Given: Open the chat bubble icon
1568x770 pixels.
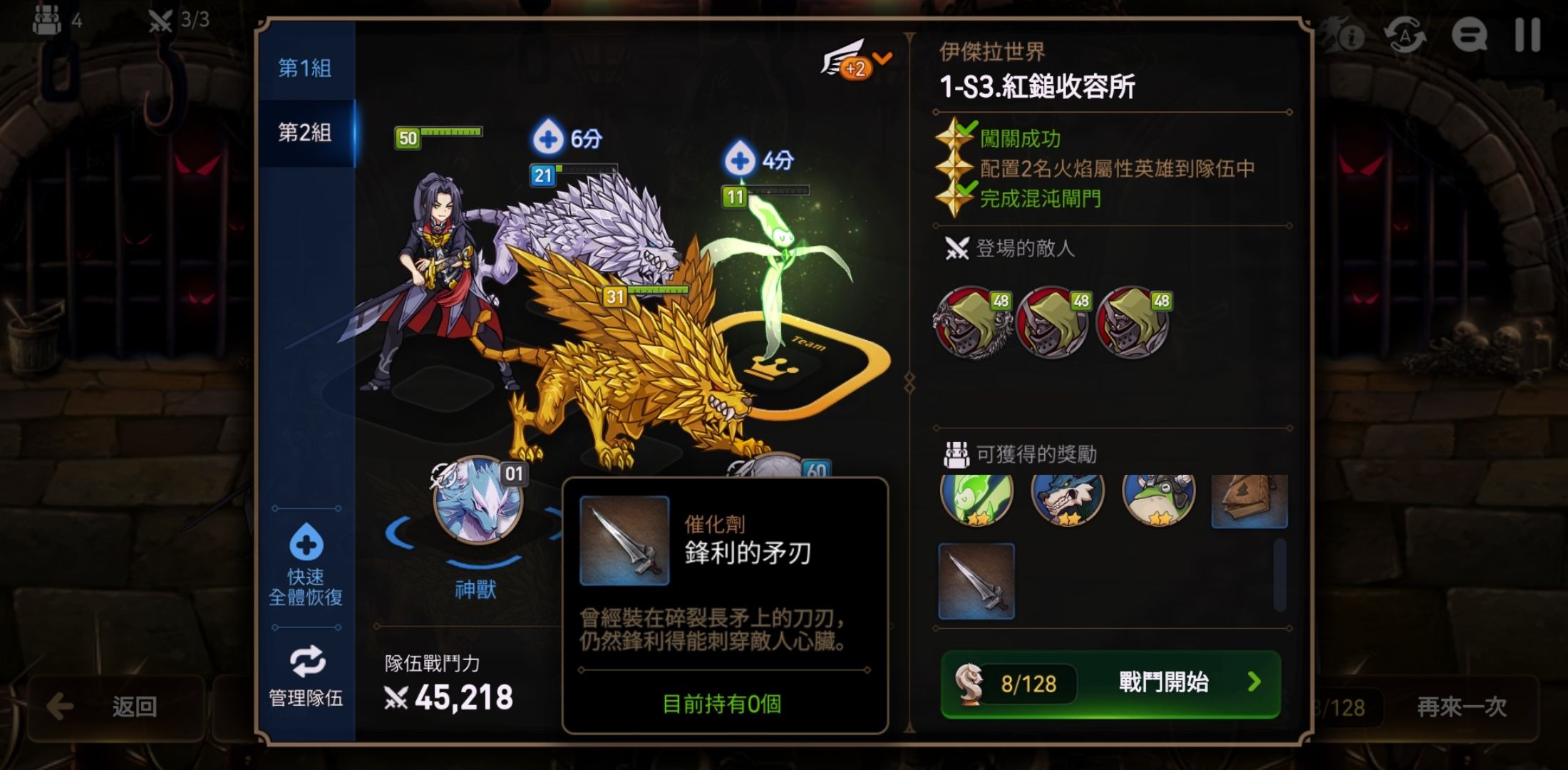Looking at the screenshot, I should coord(1469,34).
